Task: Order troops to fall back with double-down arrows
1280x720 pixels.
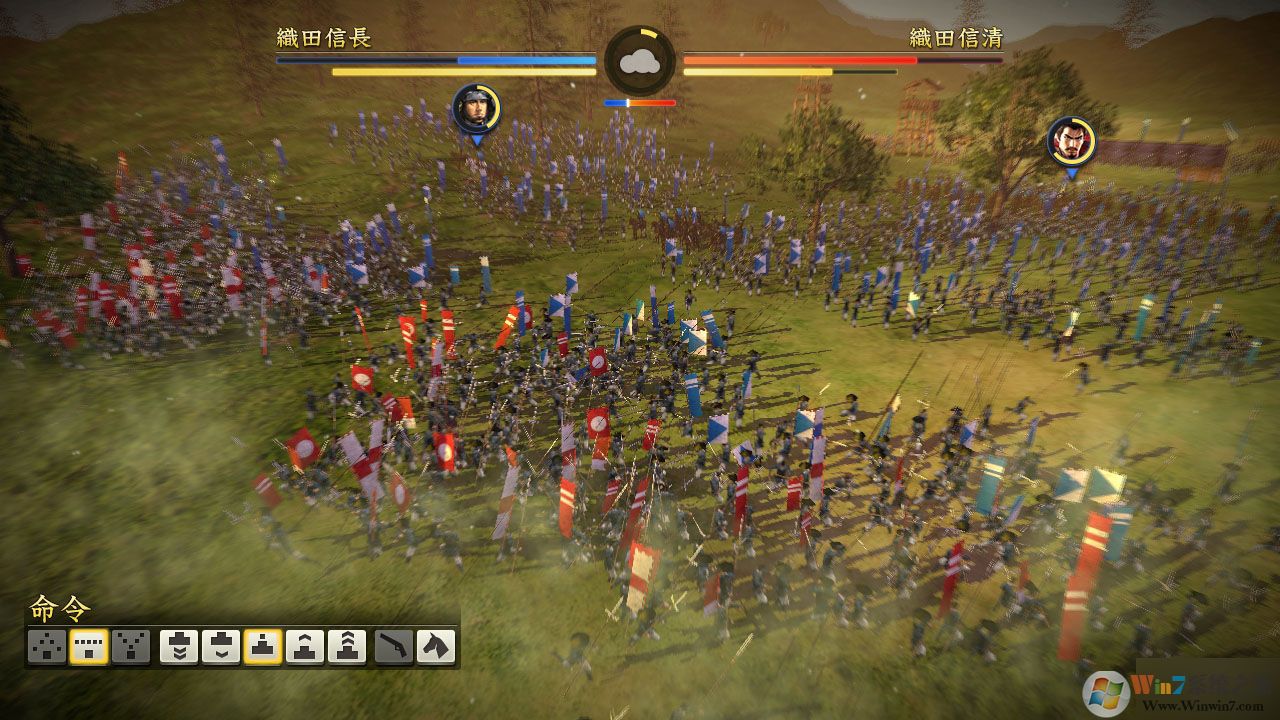Action: [x=179, y=647]
